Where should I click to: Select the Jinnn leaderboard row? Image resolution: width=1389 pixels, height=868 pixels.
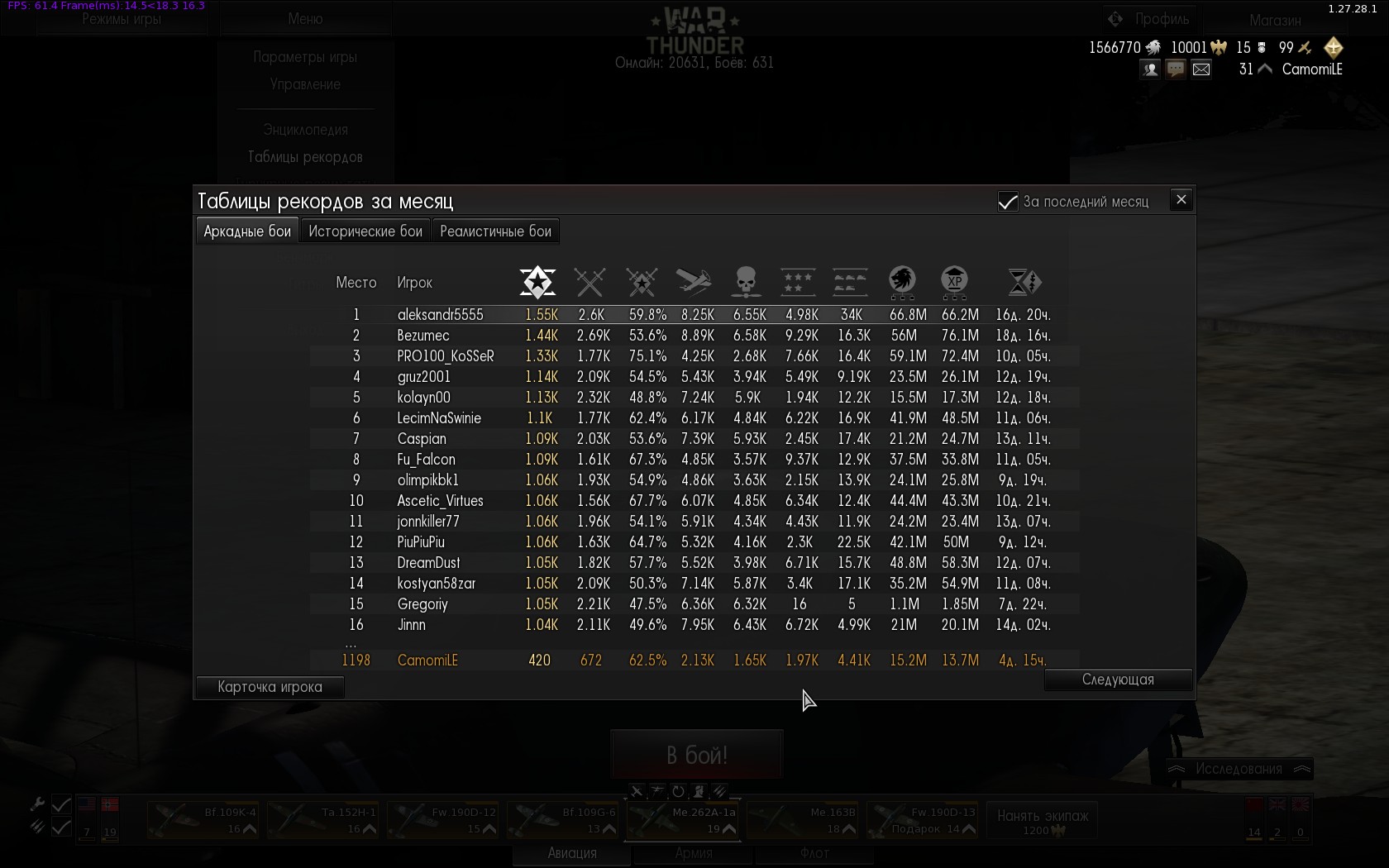click(x=412, y=625)
